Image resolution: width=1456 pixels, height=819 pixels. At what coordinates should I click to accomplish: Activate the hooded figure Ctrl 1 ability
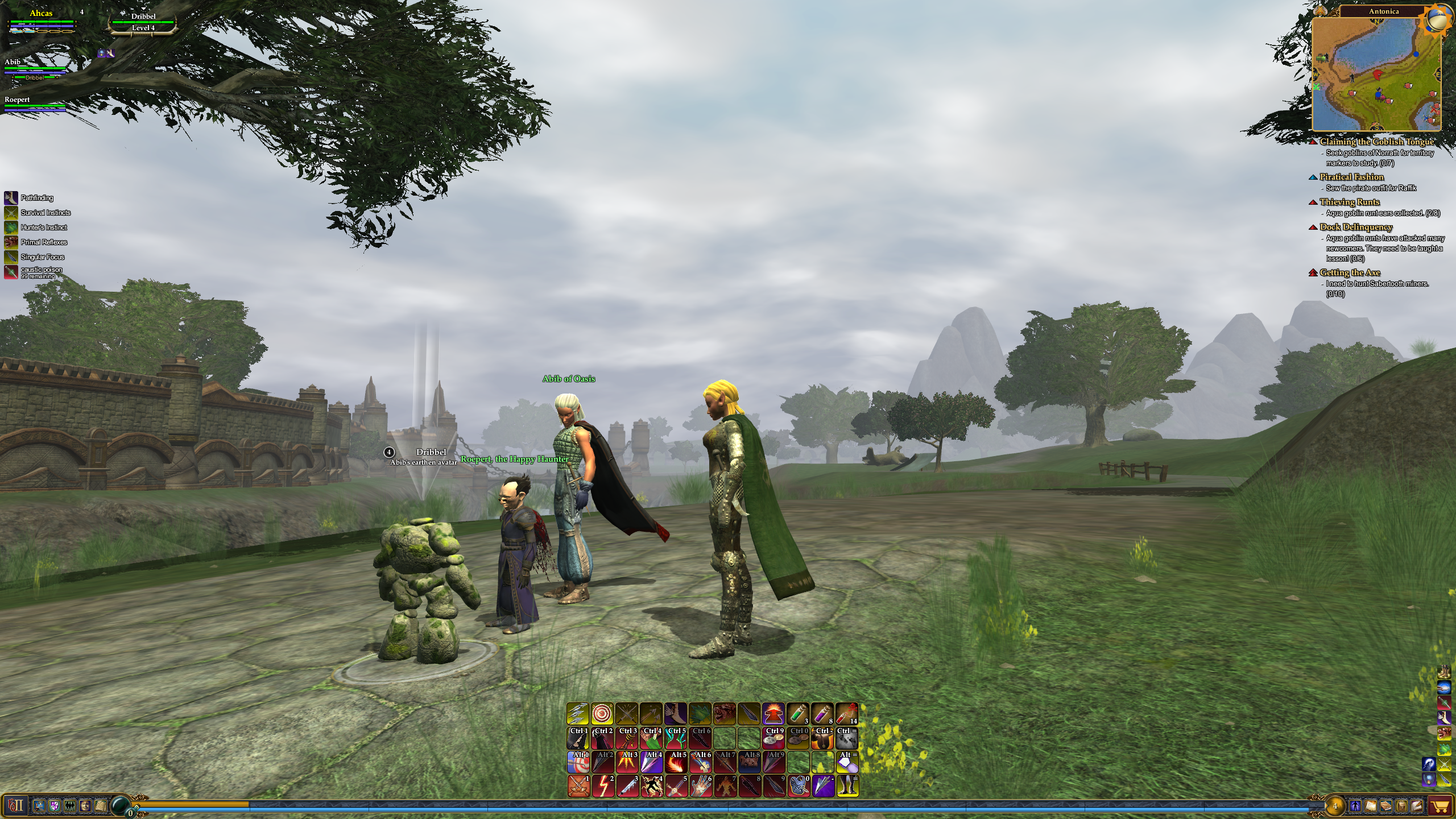(578, 738)
